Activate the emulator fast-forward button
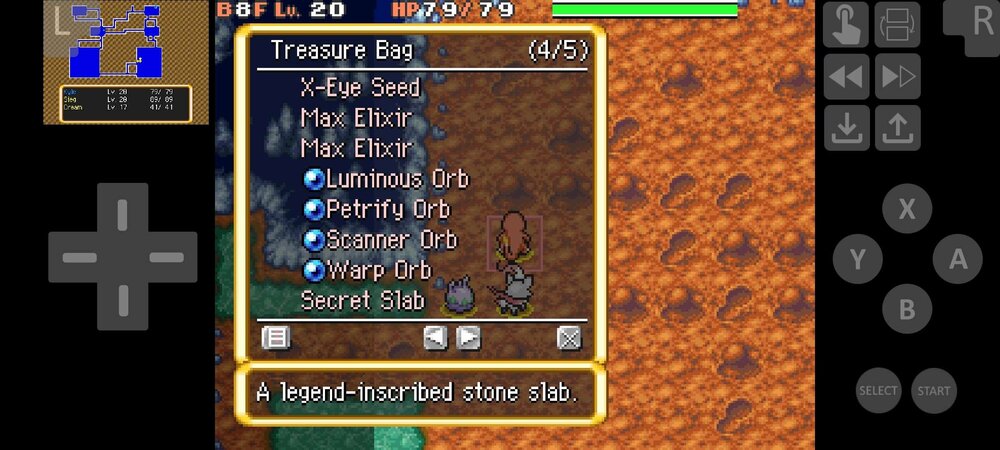Viewport: 1000px width, 450px height. point(897,76)
